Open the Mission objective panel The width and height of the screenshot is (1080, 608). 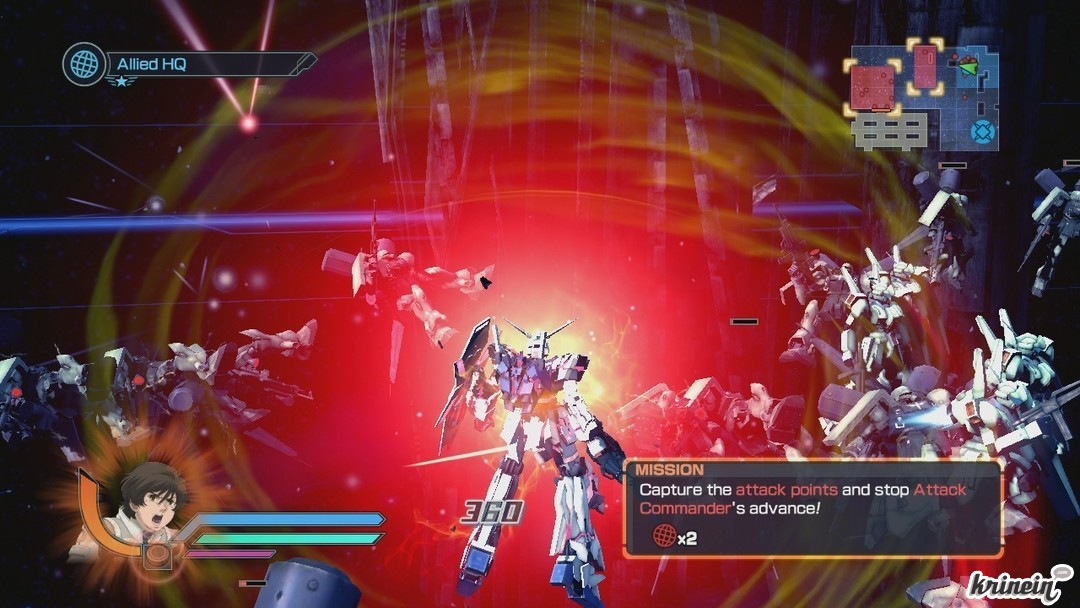click(812, 507)
